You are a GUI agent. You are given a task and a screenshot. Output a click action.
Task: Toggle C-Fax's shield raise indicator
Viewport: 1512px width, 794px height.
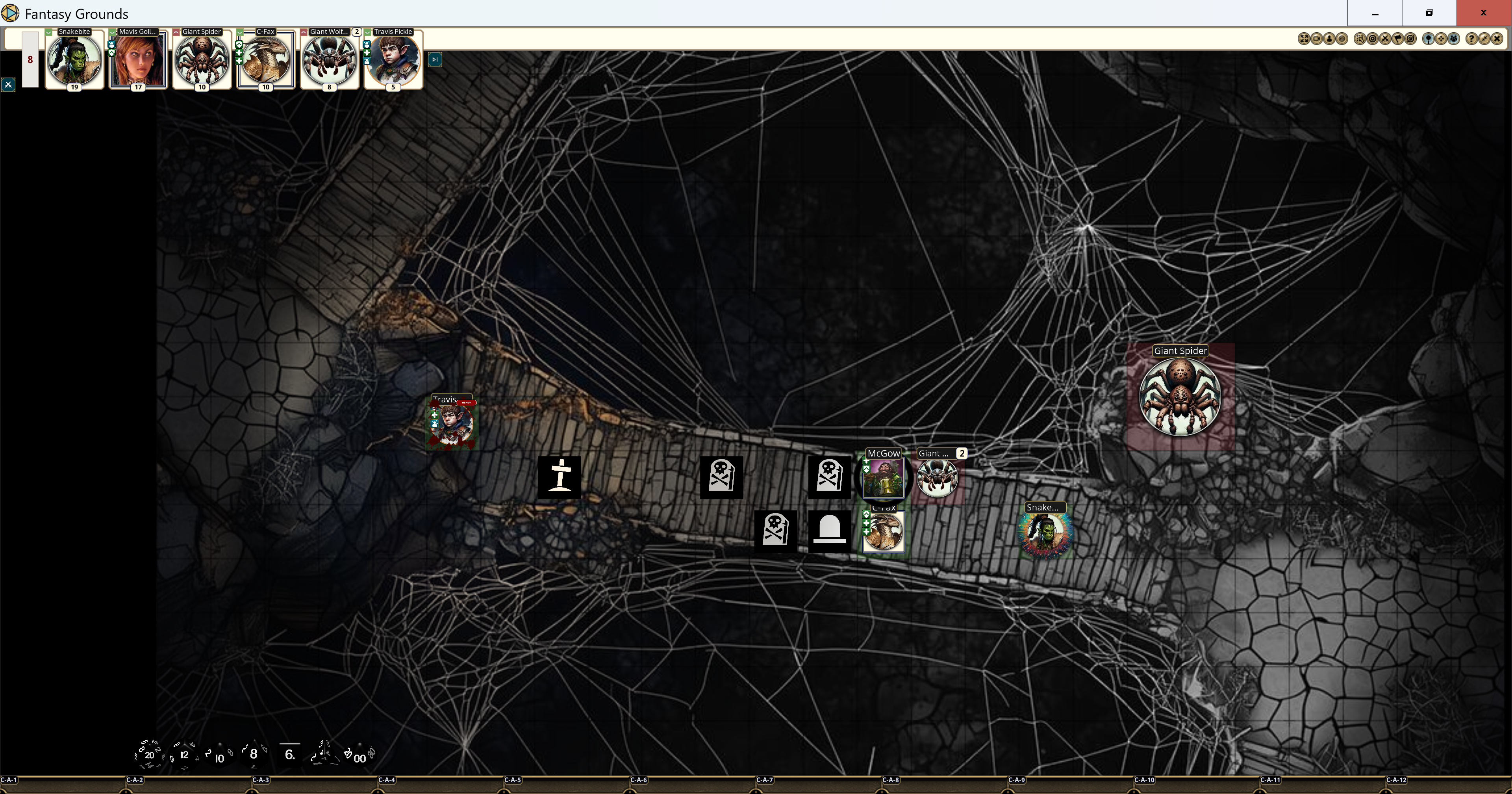(239, 45)
